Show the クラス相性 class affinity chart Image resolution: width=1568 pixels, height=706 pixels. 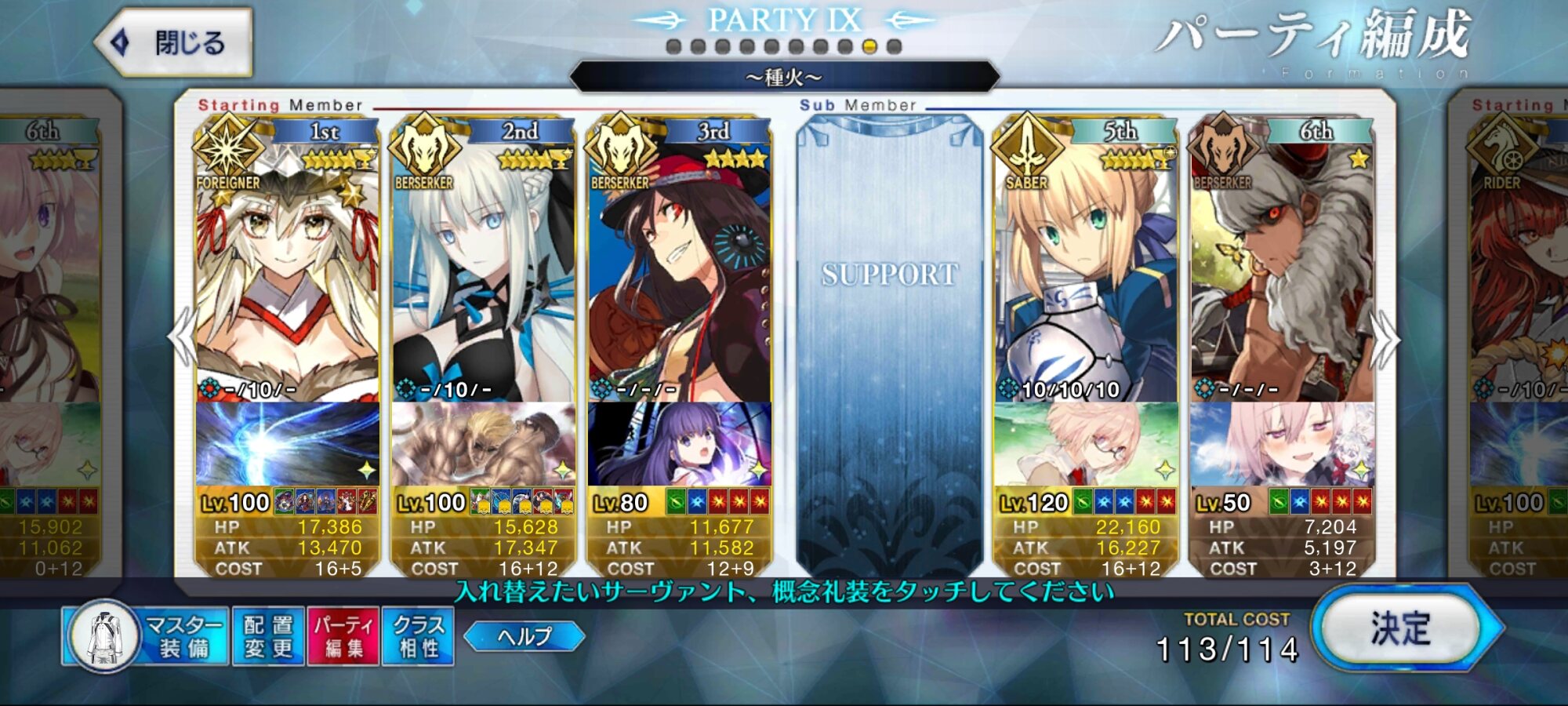[x=418, y=636]
